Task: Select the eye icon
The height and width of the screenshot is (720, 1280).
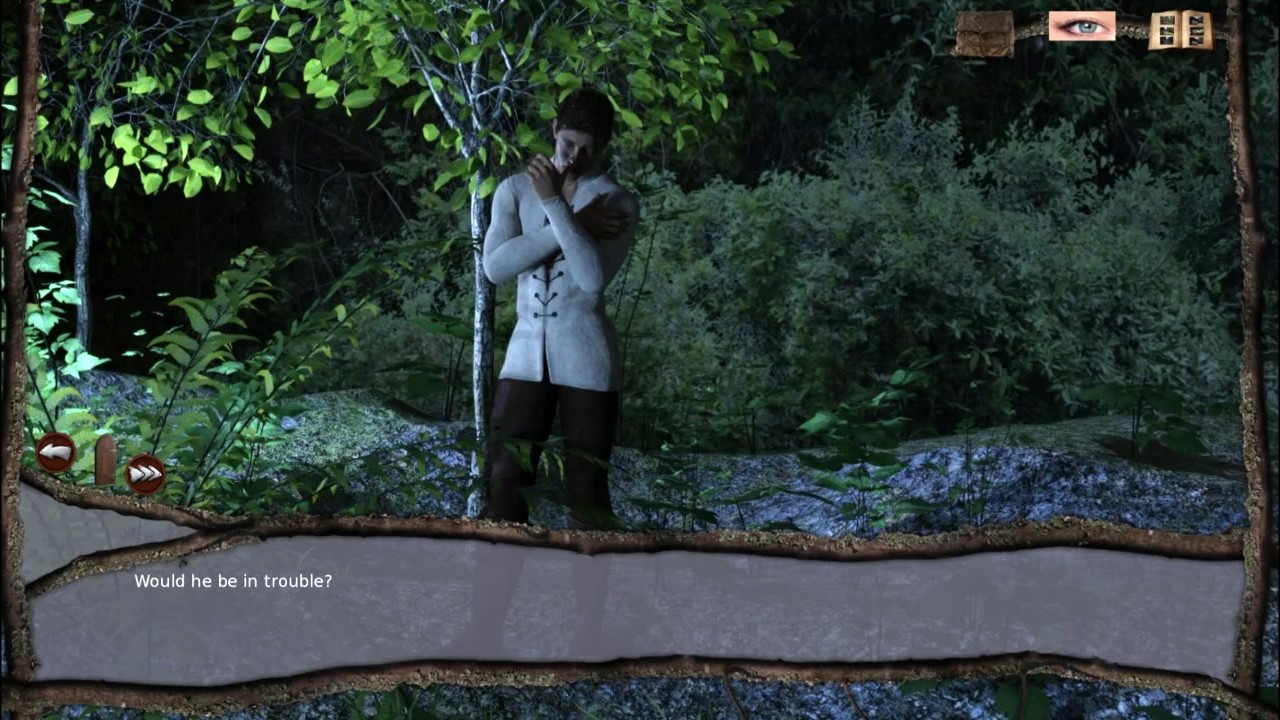Action: click(x=1081, y=27)
